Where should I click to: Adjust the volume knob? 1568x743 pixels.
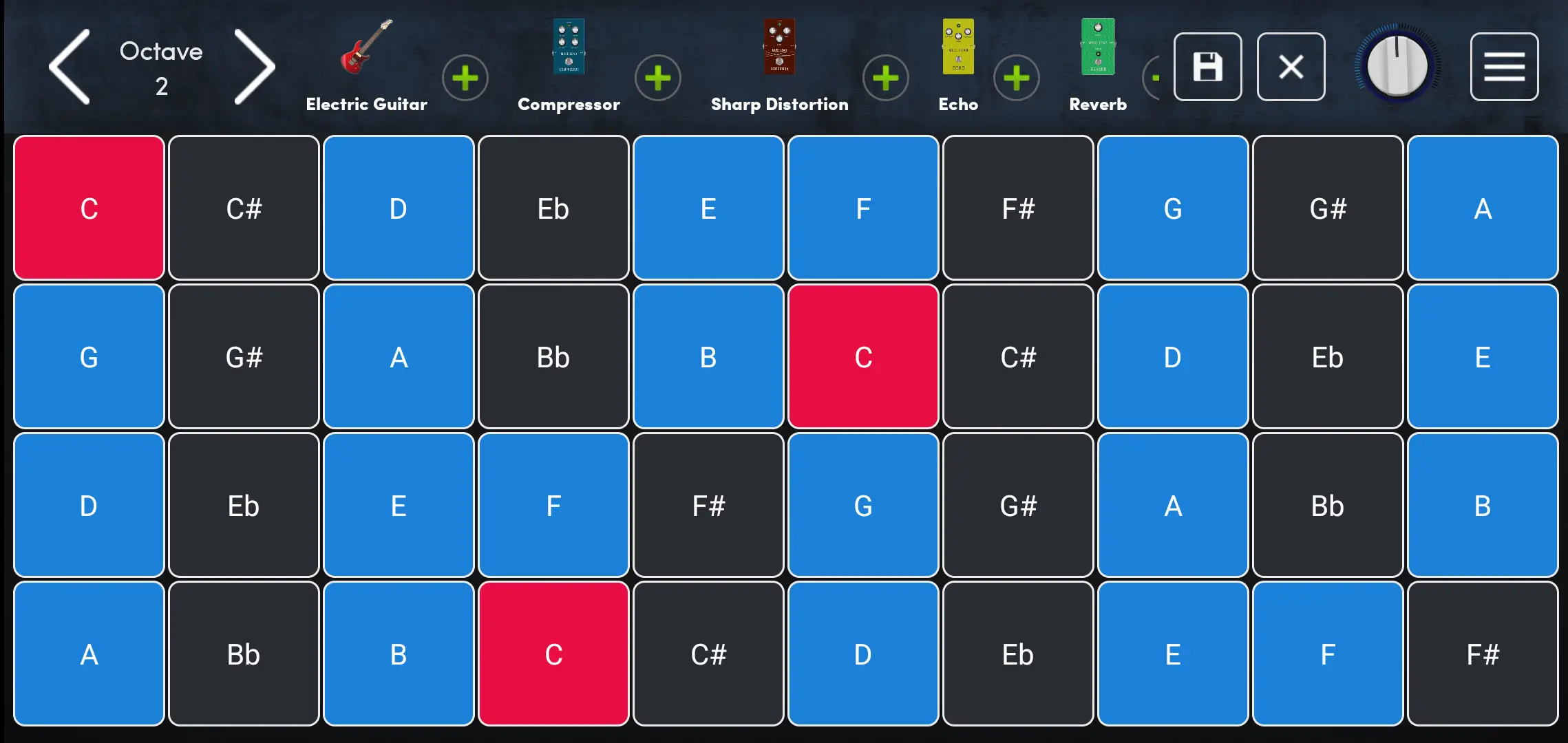coord(1399,66)
